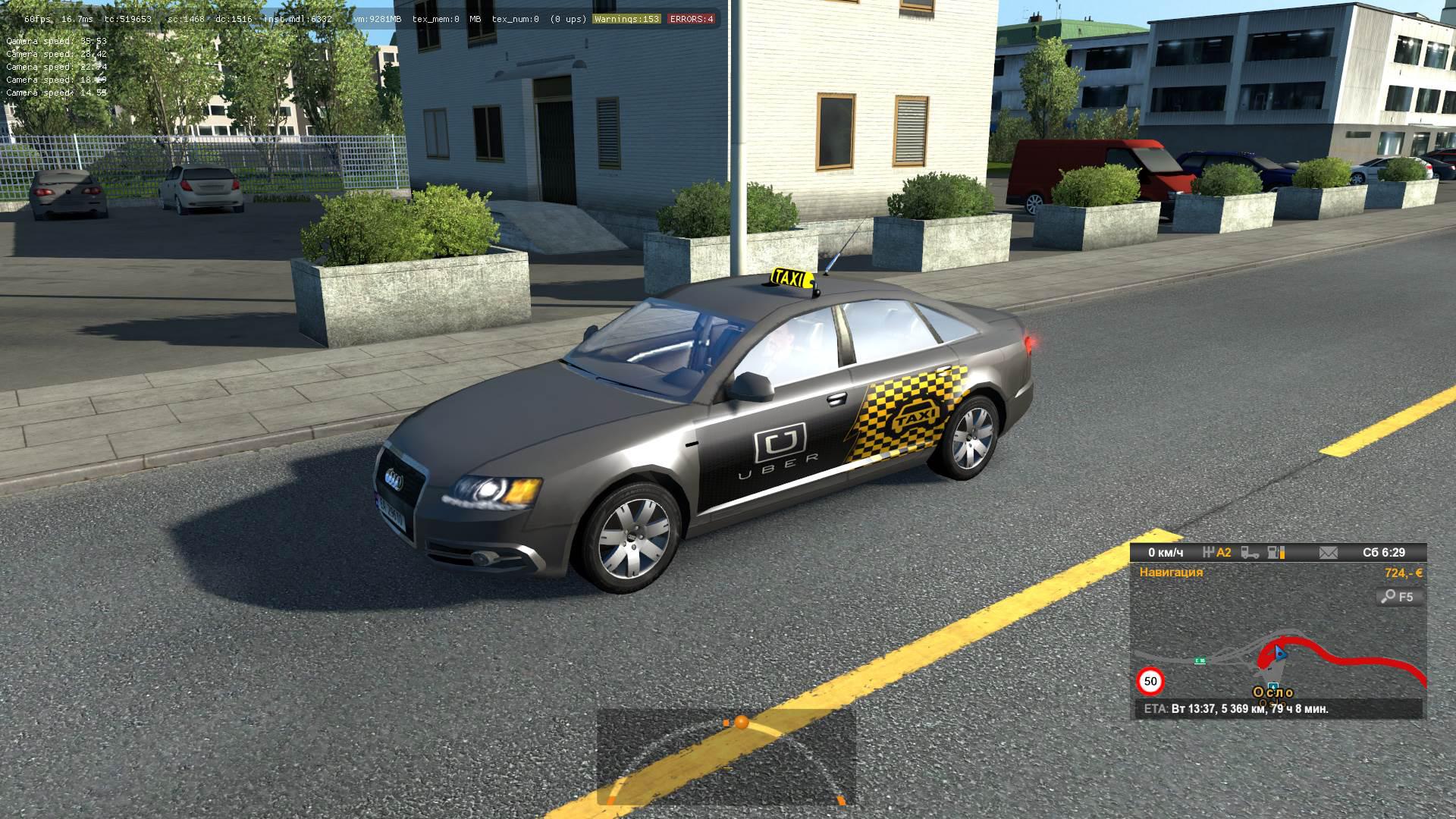The height and width of the screenshot is (819, 1456).
Task: Select the 60fps performance readout
Action: 39,20
